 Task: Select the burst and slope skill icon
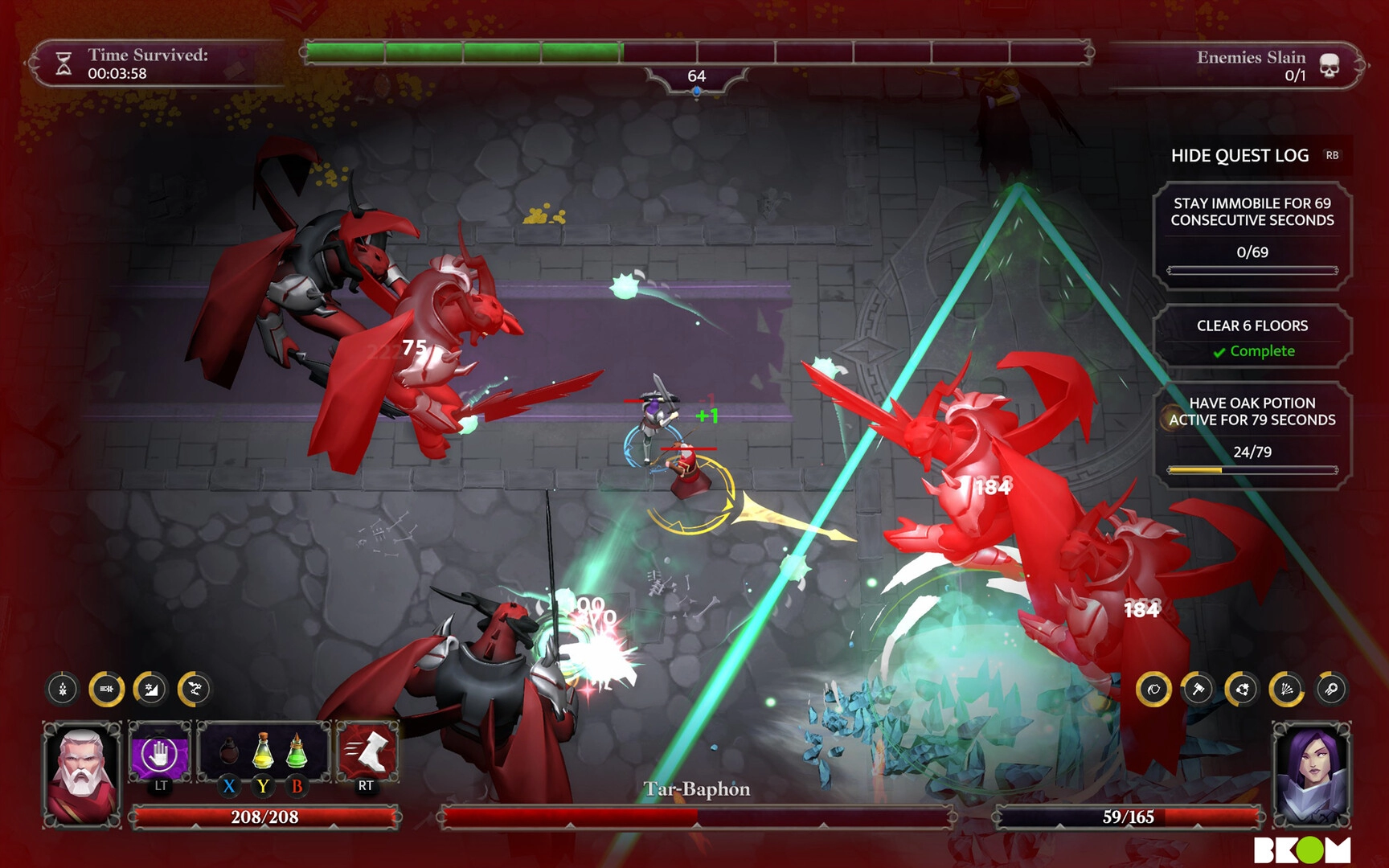[x=150, y=689]
